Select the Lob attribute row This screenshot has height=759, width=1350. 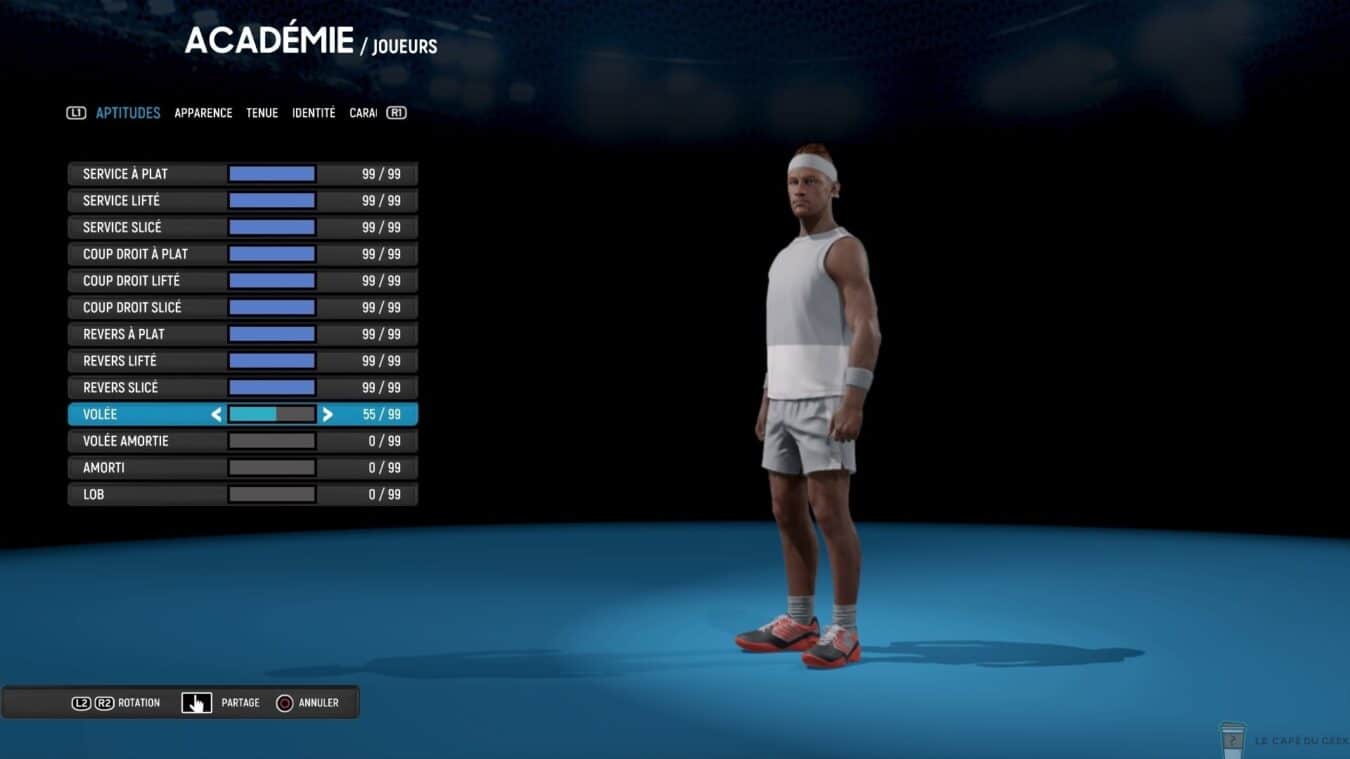pos(242,494)
